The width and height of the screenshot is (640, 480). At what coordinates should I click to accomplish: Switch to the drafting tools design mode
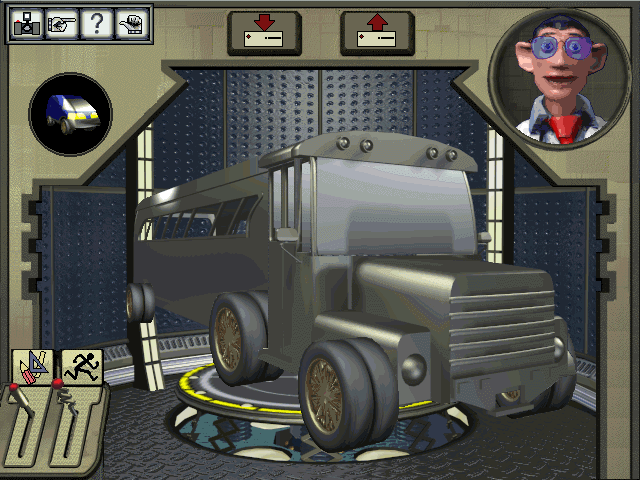pos(31,367)
